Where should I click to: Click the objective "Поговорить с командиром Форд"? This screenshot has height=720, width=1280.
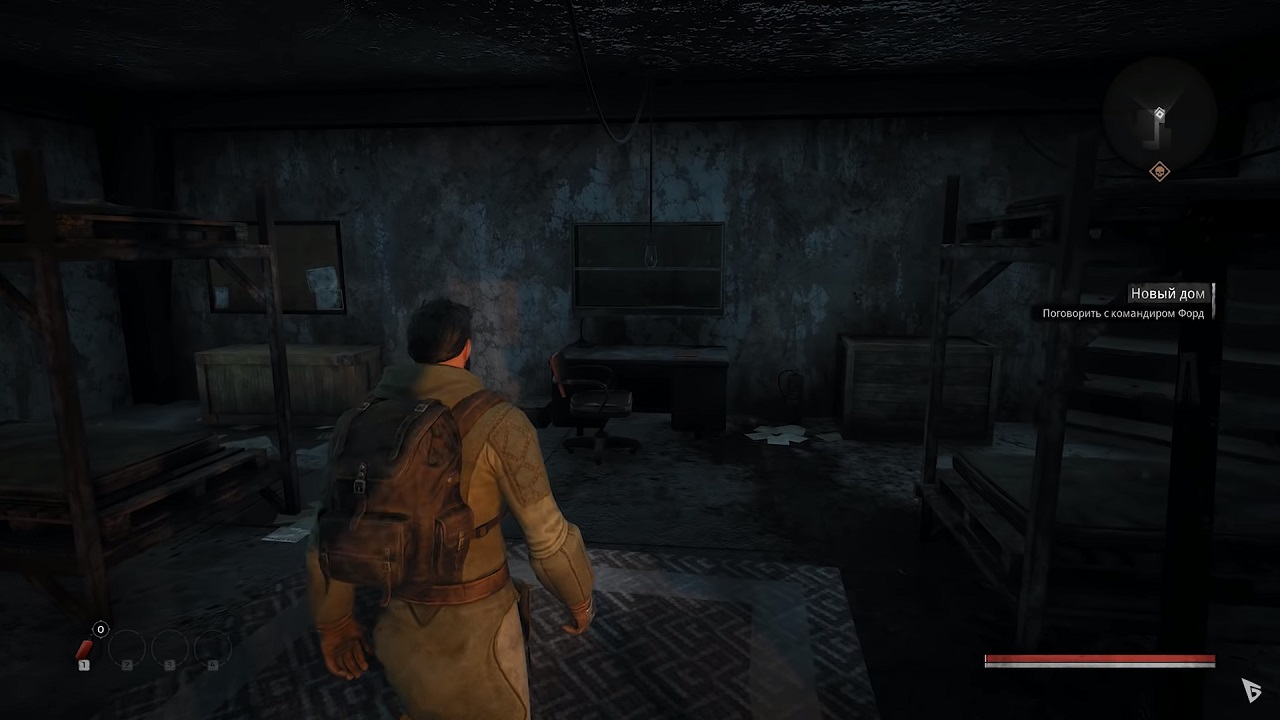click(x=1122, y=313)
